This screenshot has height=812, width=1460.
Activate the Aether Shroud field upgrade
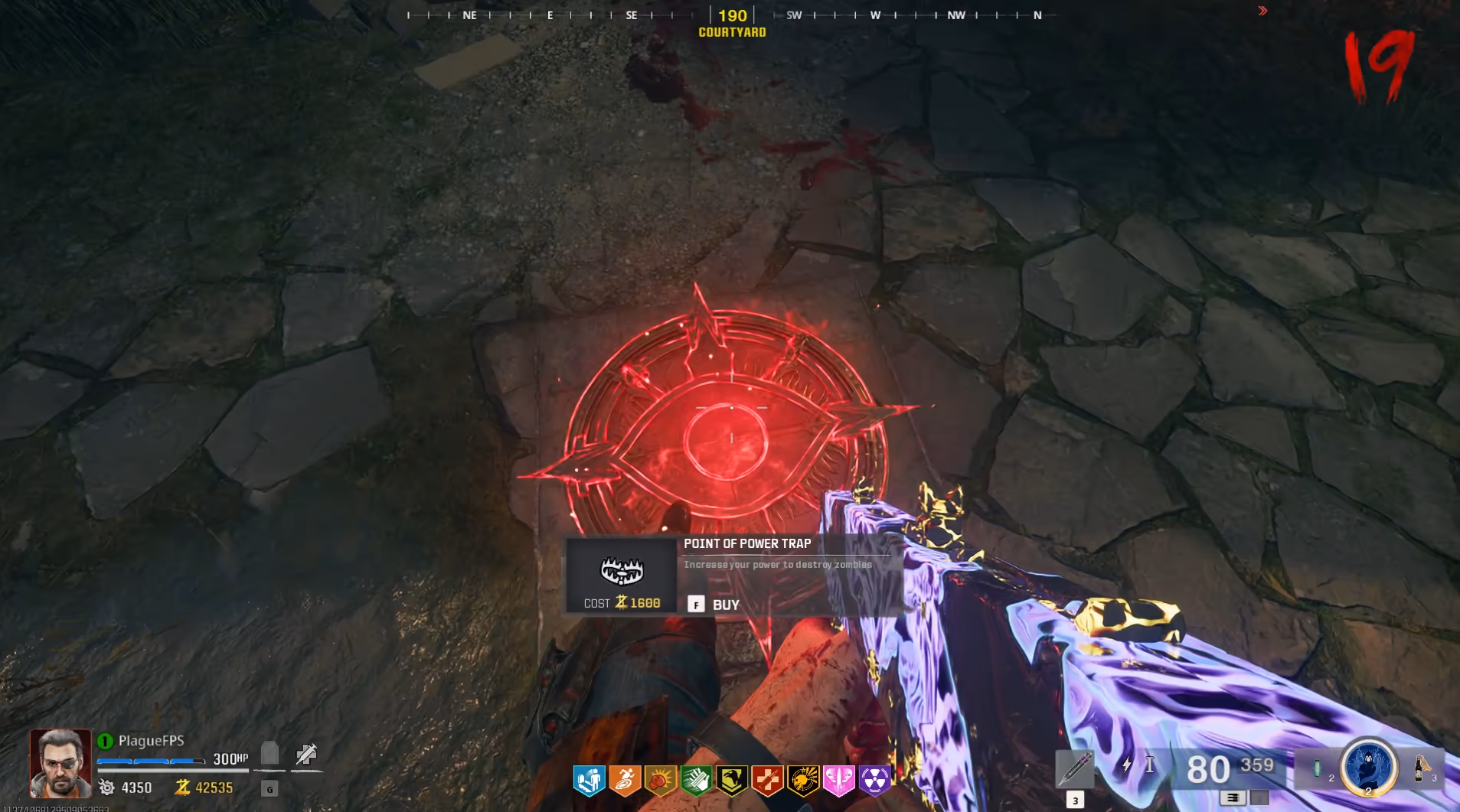click(x=1368, y=767)
